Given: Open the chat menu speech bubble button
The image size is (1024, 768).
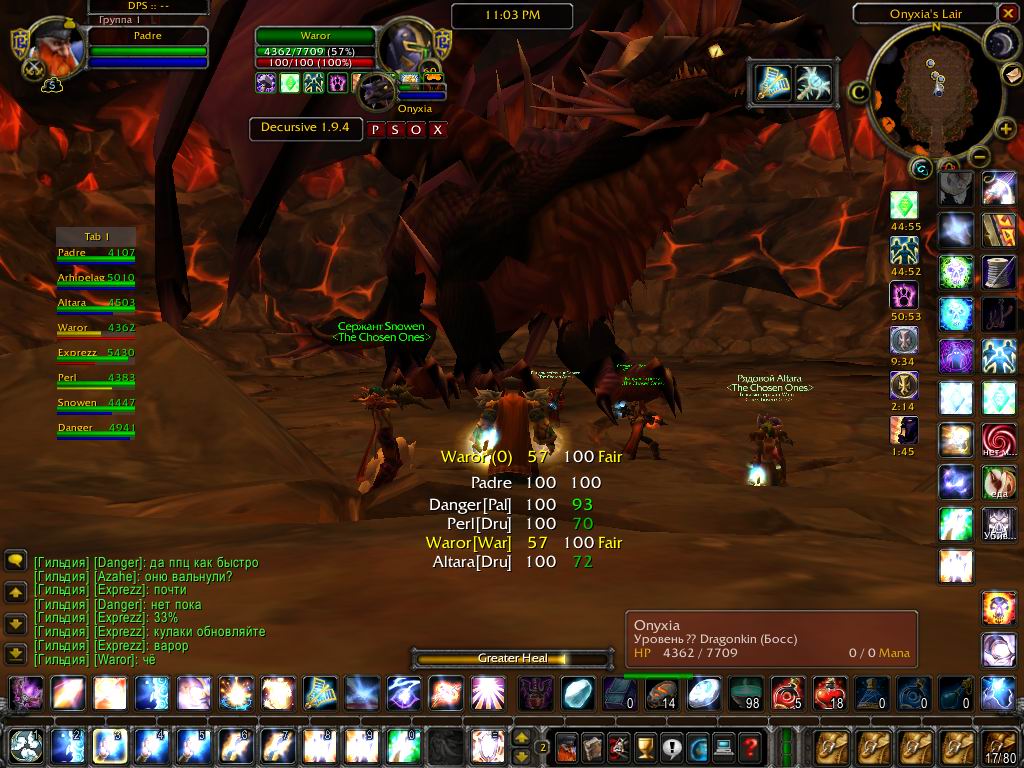Looking at the screenshot, I should 15,560.
